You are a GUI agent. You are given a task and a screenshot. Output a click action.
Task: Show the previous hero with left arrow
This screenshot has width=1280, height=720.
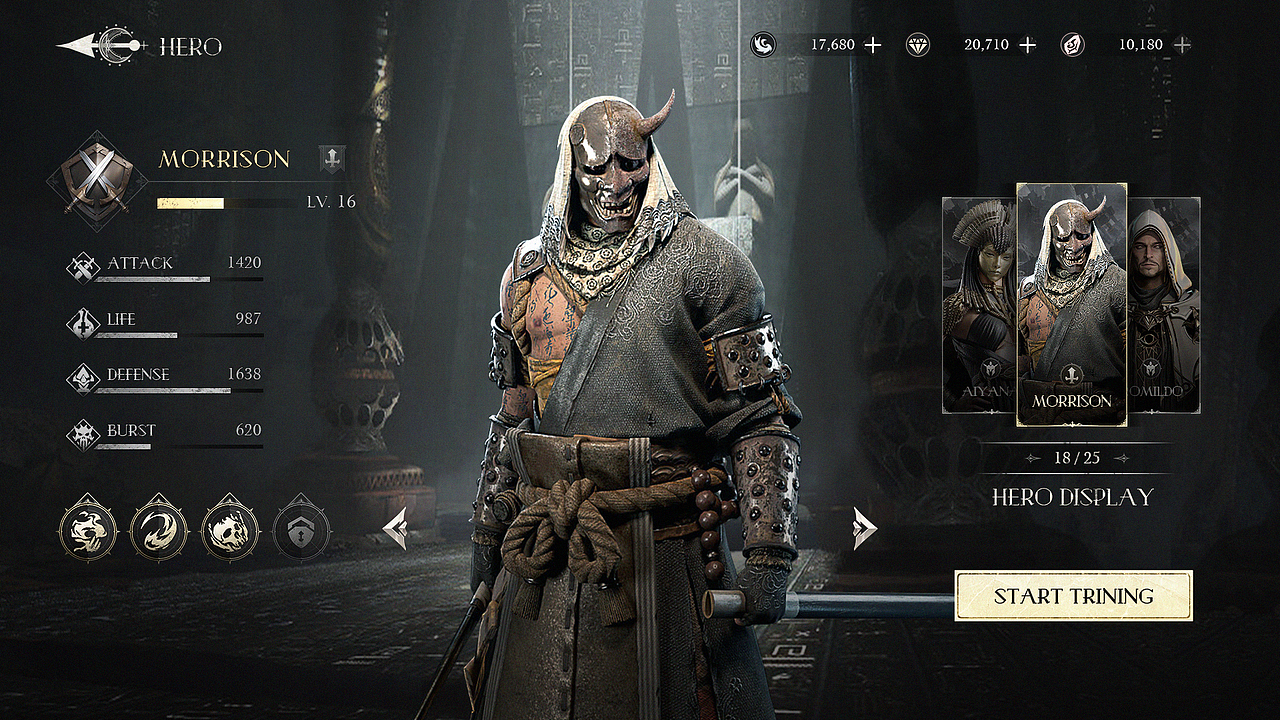(x=396, y=528)
